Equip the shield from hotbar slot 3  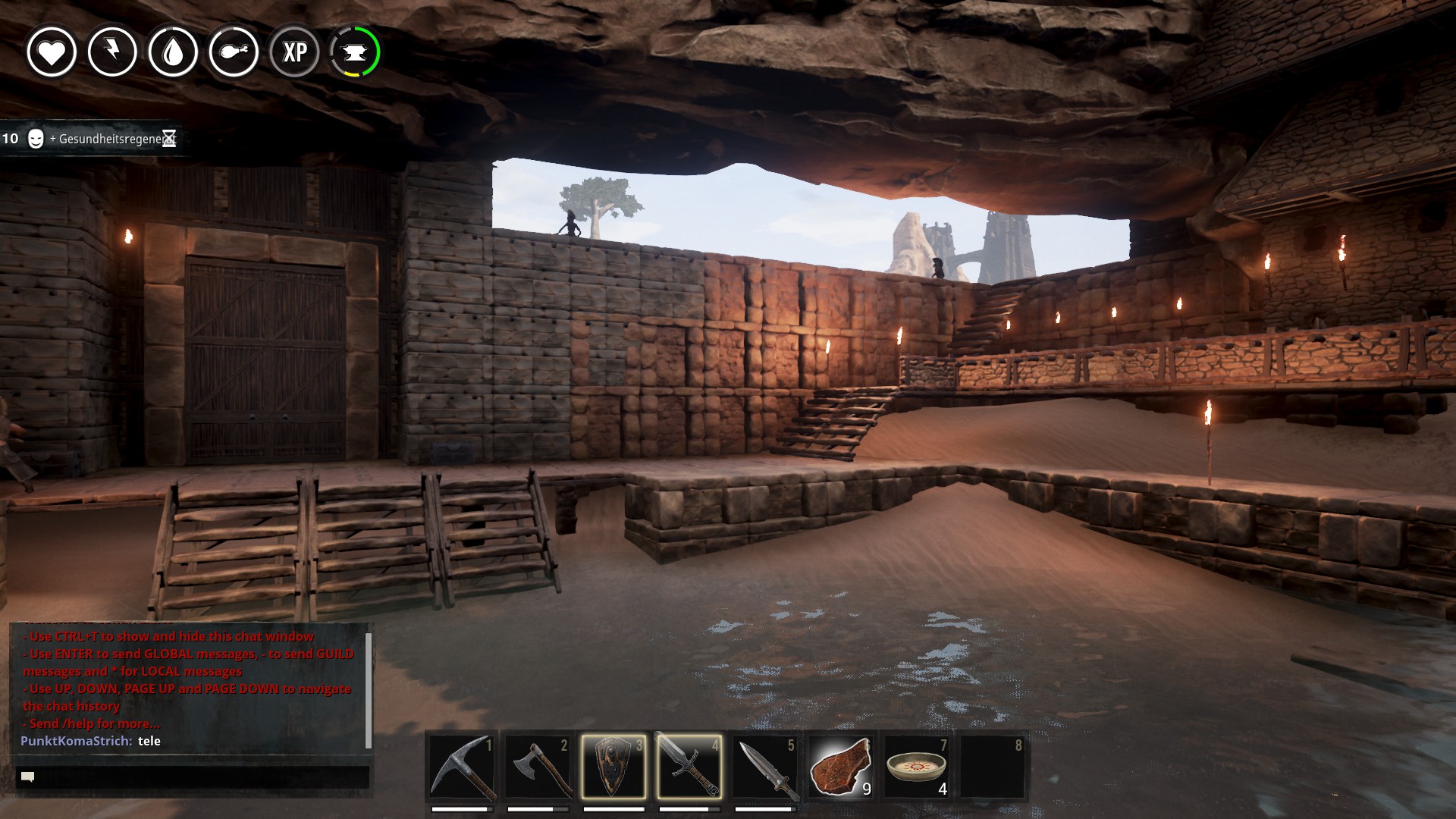(x=613, y=767)
